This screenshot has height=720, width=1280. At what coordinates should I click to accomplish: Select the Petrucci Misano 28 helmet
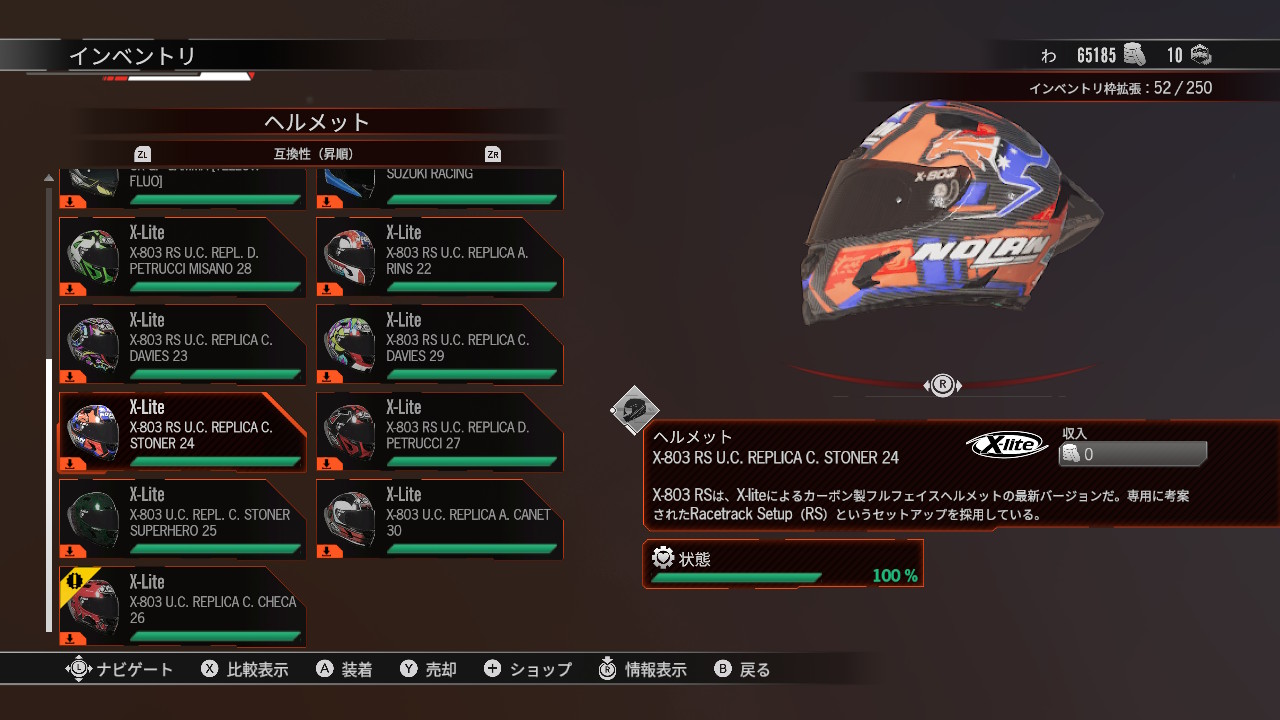[182, 258]
